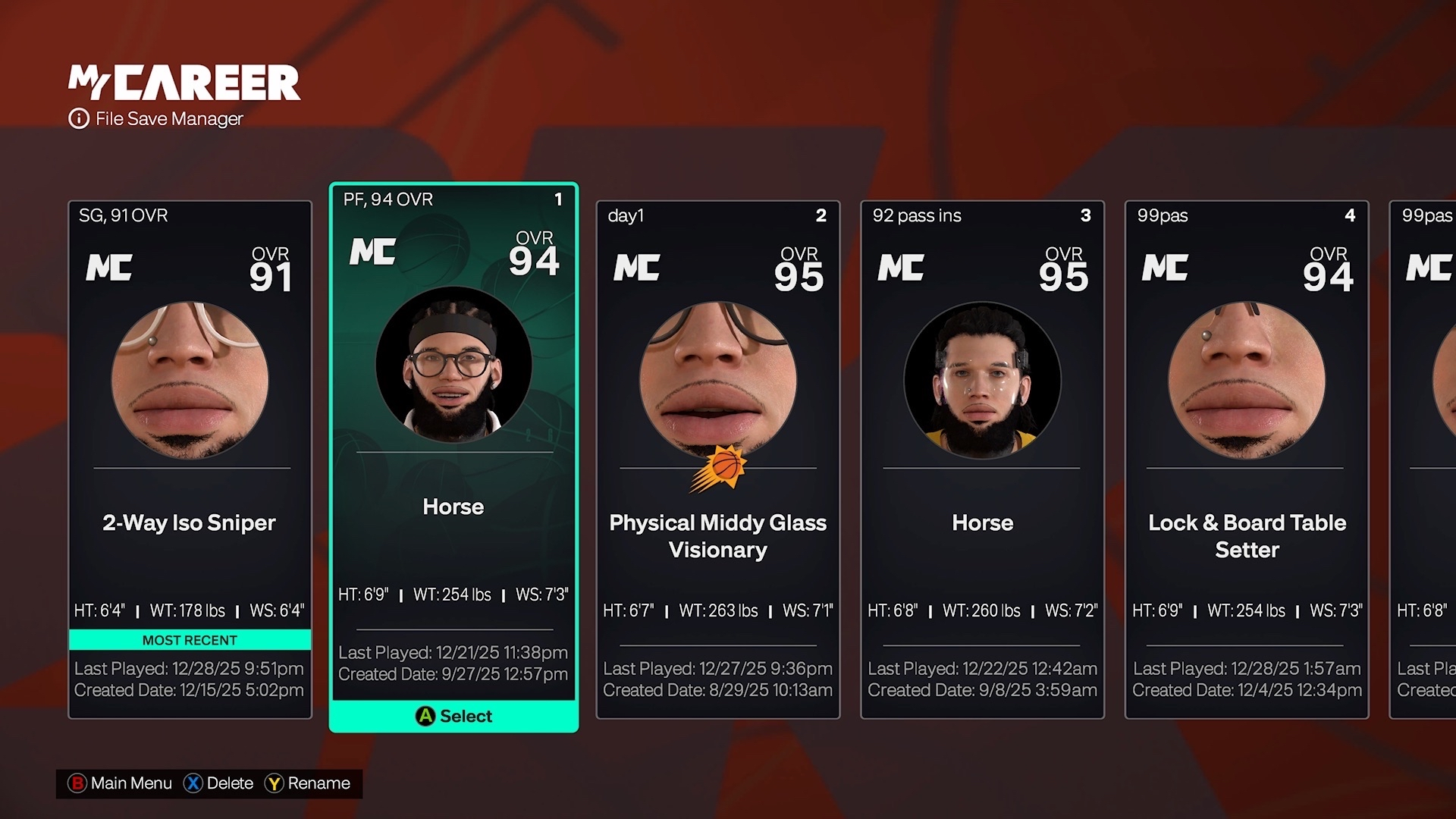
Task: Click the yellow Y button icon for Rename
Action: point(275,783)
